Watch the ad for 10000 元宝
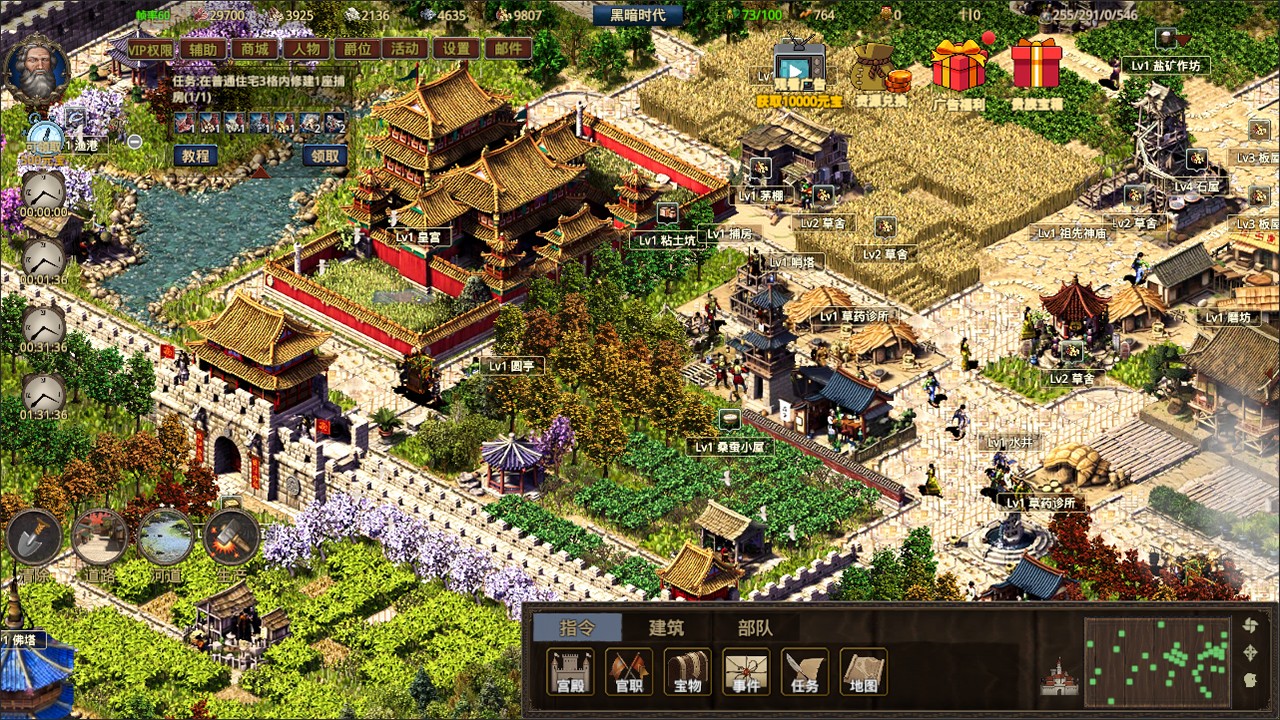This screenshot has width=1280, height=720. click(x=798, y=70)
